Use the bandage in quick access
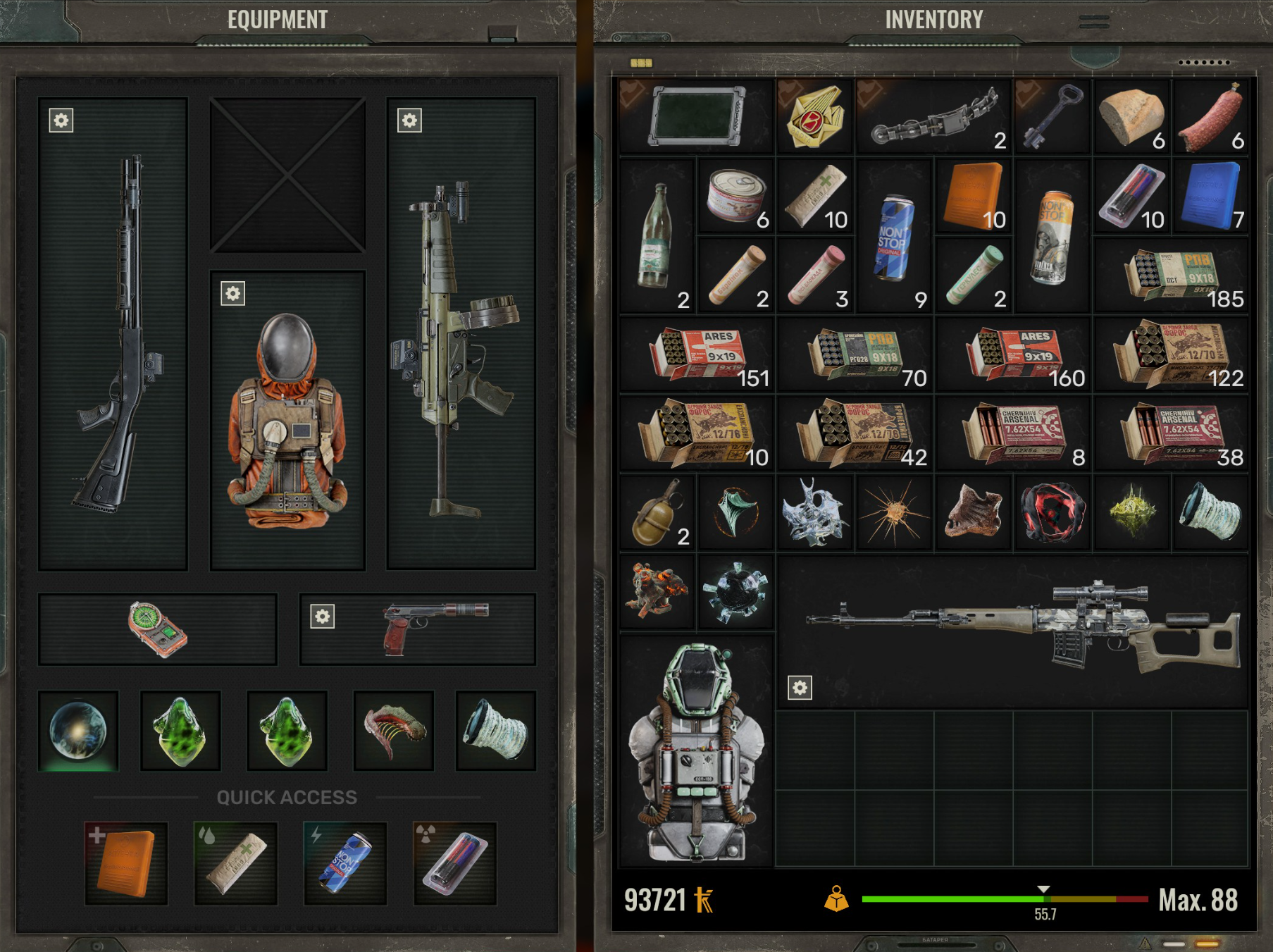 click(x=236, y=863)
